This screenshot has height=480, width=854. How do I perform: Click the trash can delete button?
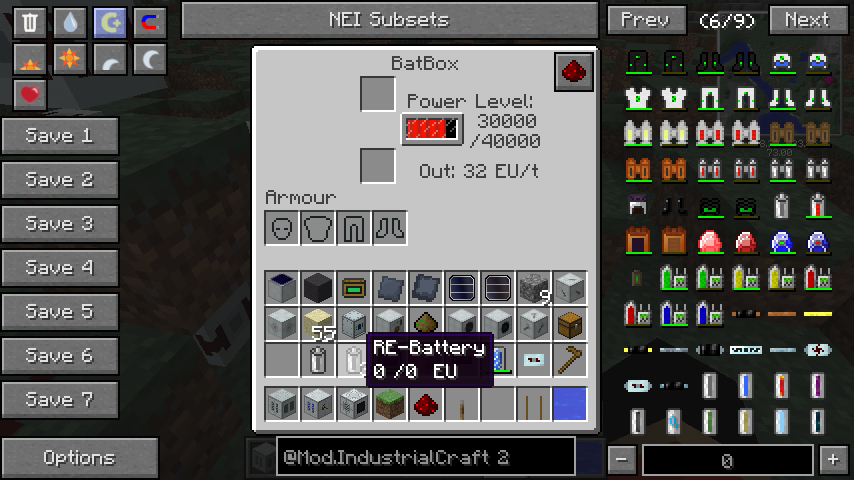point(31,22)
